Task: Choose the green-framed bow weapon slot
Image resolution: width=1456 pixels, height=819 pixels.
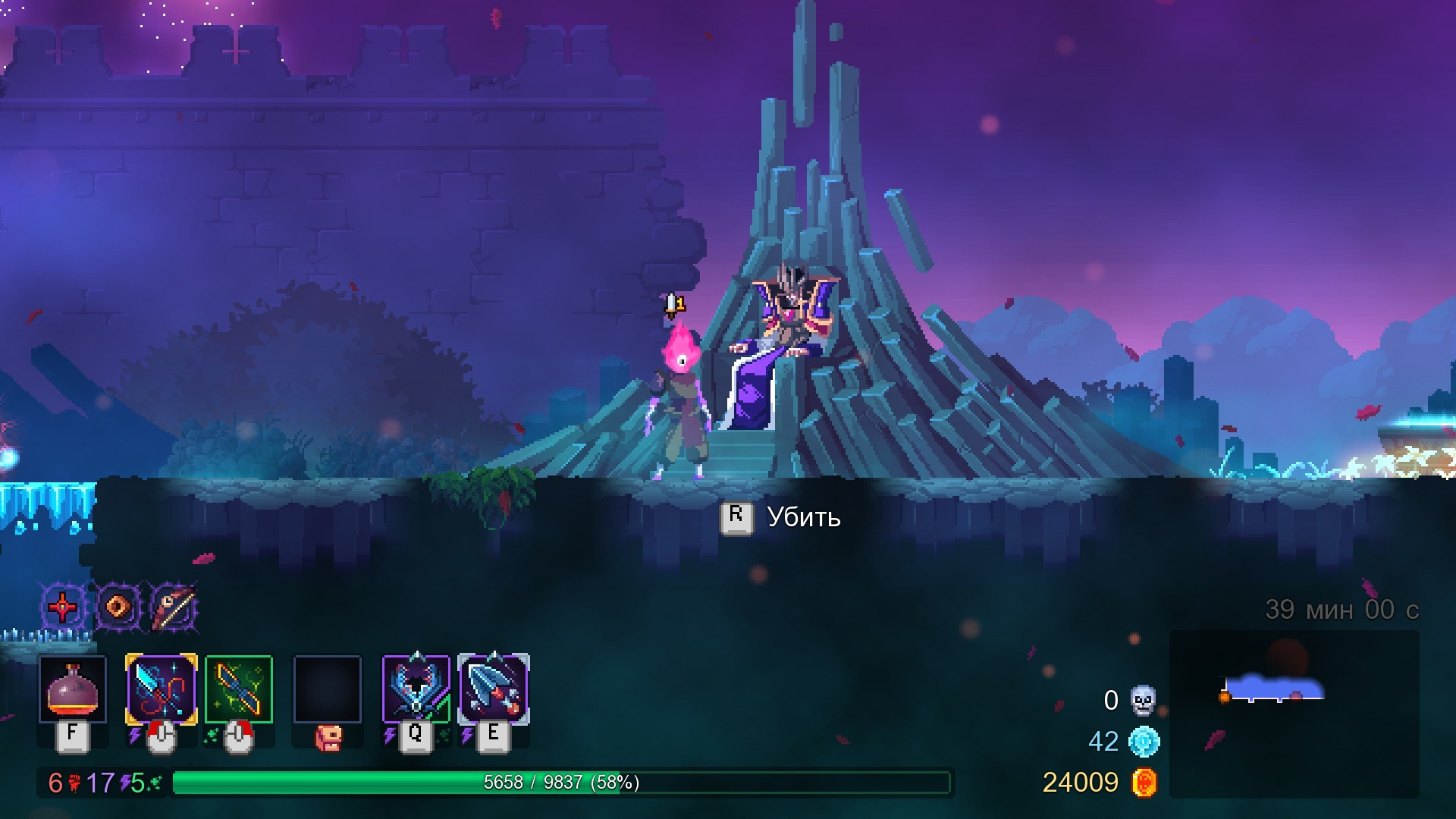Action: [238, 689]
